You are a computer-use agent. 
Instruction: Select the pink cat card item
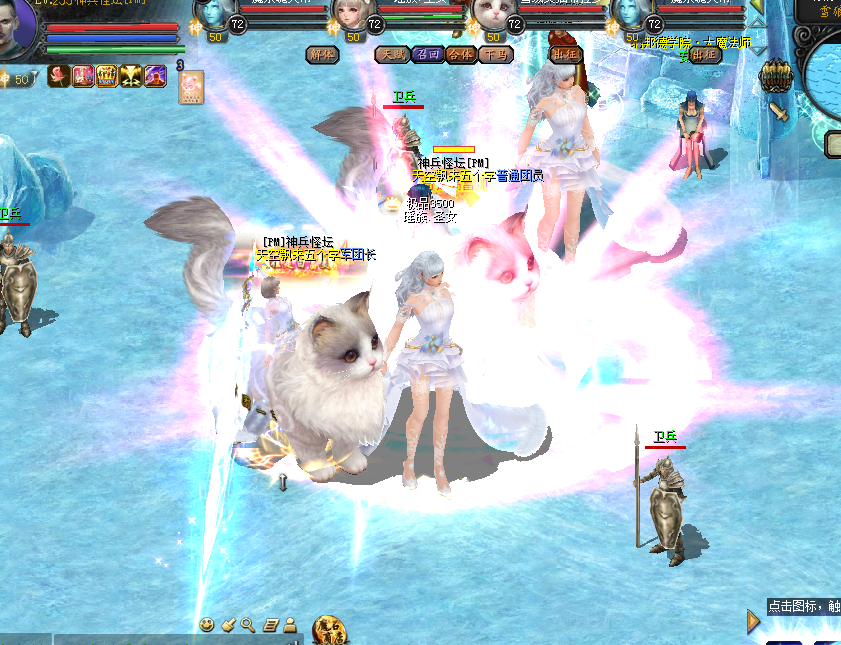point(191,87)
